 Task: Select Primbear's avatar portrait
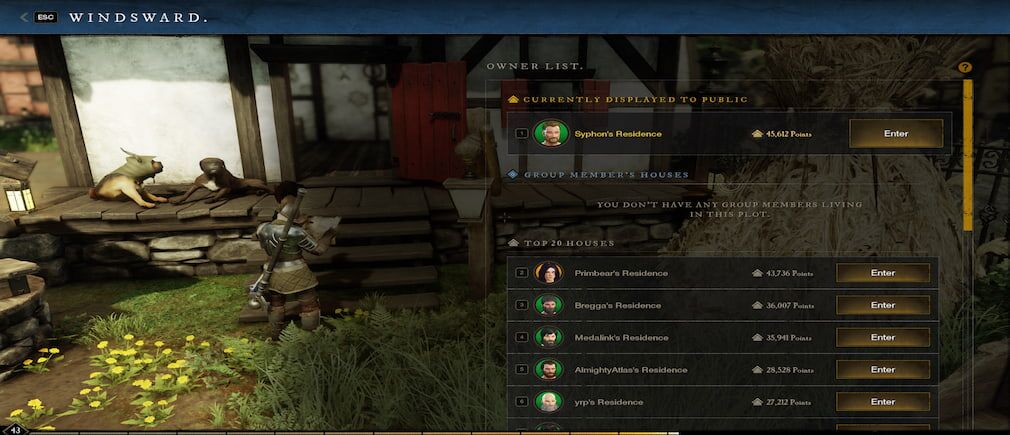pyautogui.click(x=547, y=273)
